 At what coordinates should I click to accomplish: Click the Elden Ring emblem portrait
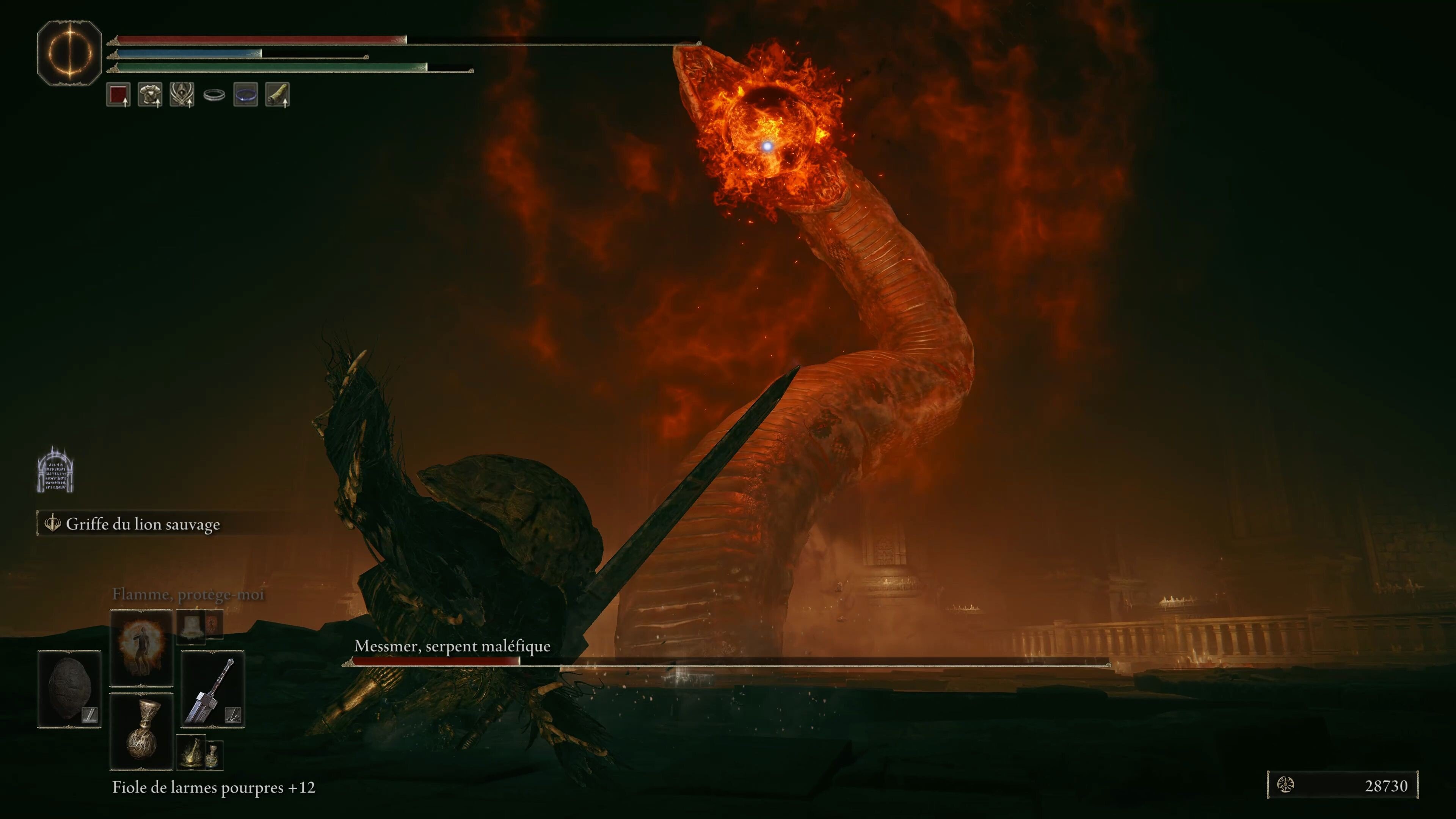coord(69,53)
